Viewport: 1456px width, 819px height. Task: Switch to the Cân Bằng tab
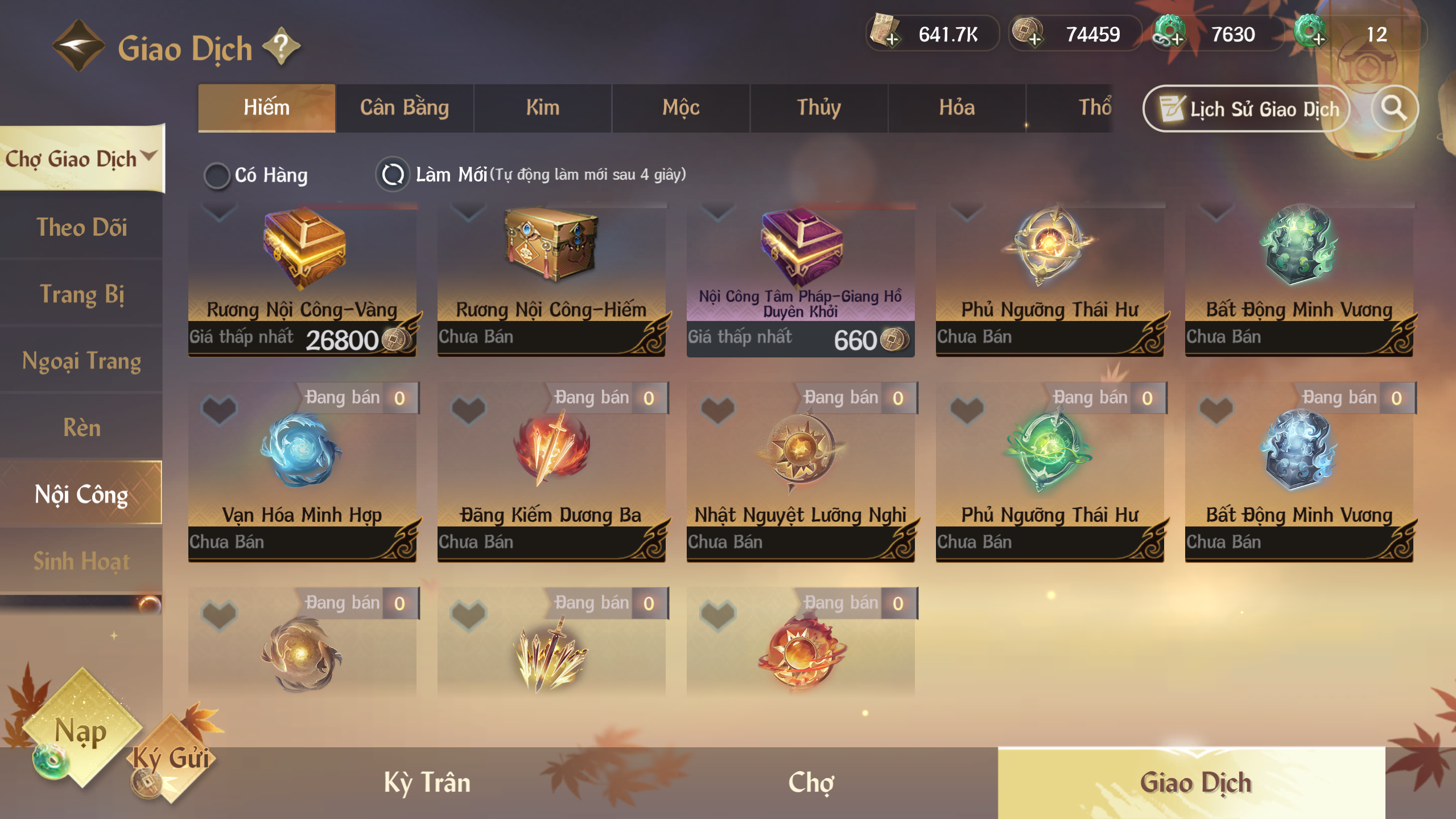[x=405, y=108]
